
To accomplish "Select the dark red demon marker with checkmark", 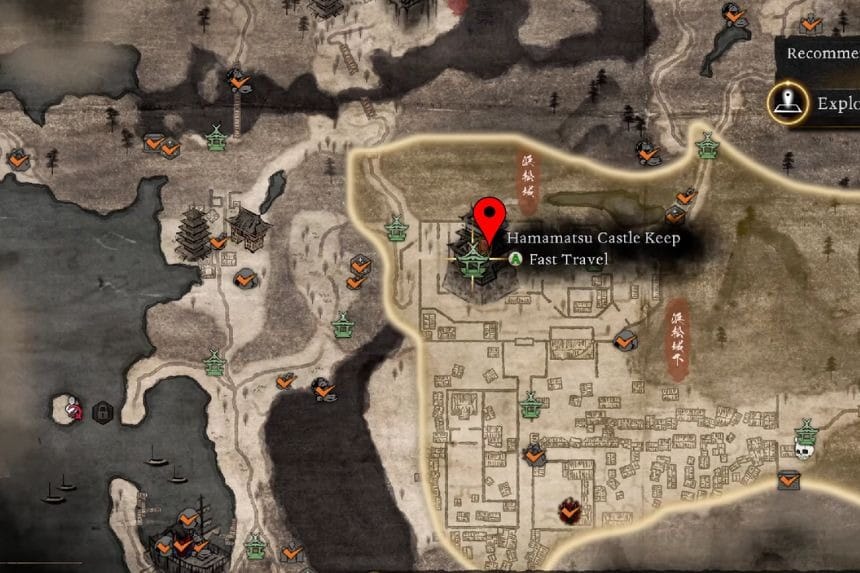I will tap(567, 511).
